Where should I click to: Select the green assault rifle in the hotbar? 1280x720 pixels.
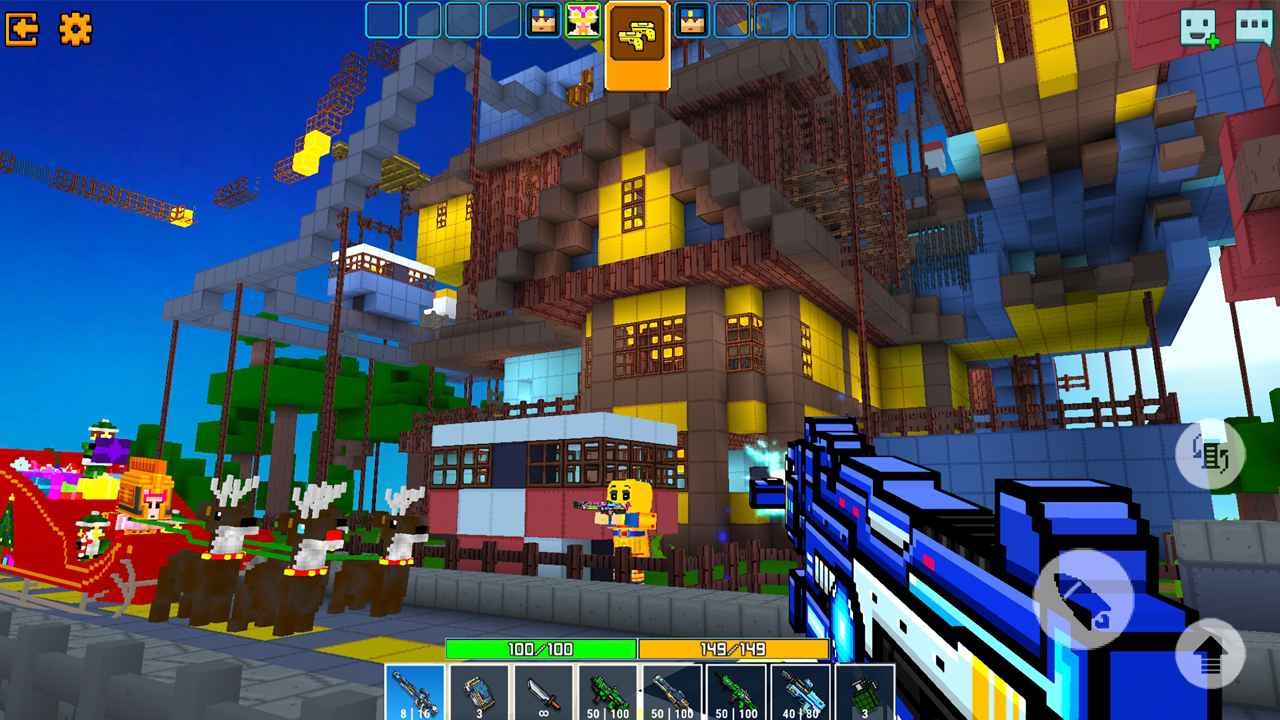coord(734,693)
